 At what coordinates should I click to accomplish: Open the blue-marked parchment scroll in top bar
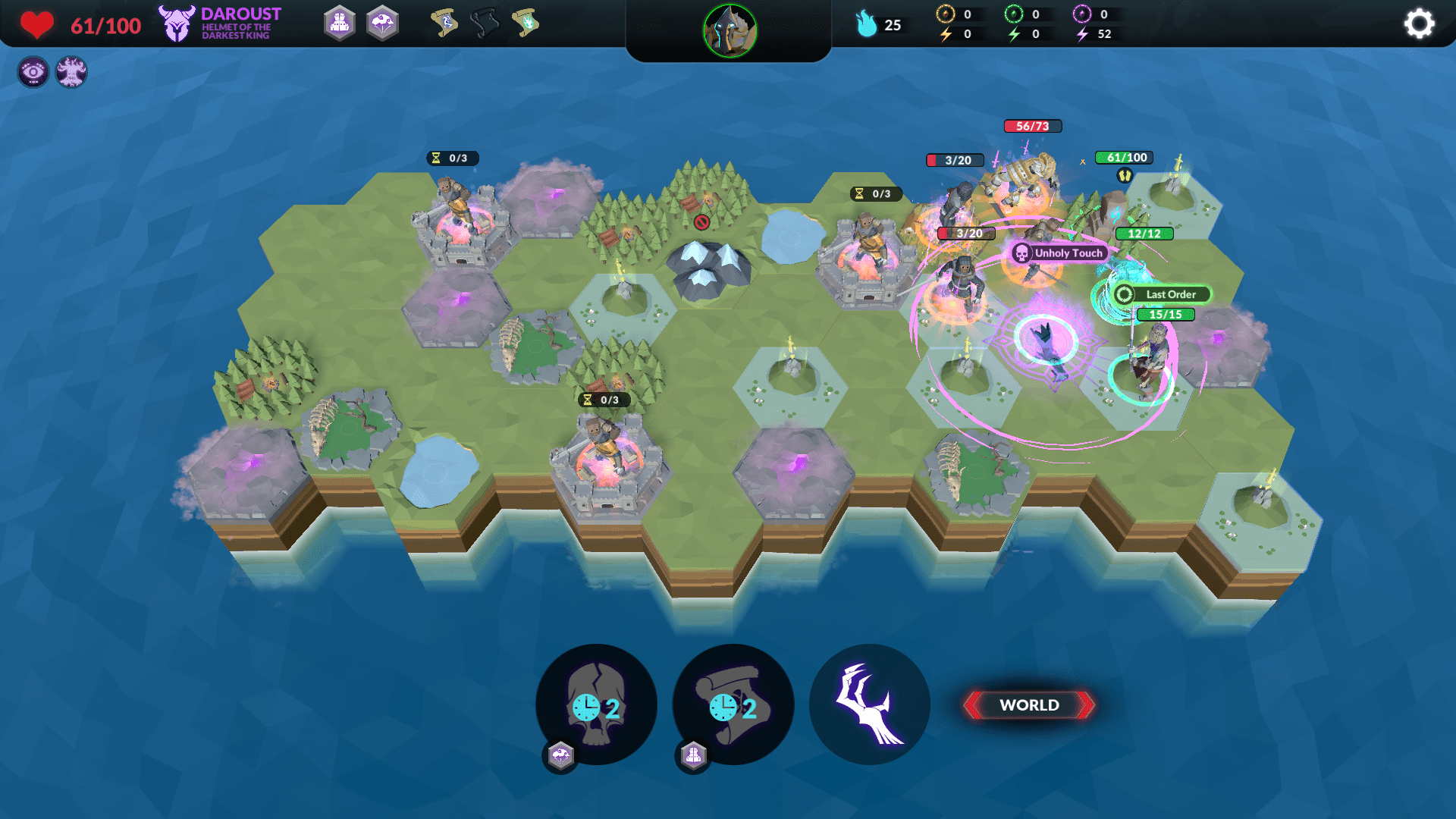tap(444, 24)
